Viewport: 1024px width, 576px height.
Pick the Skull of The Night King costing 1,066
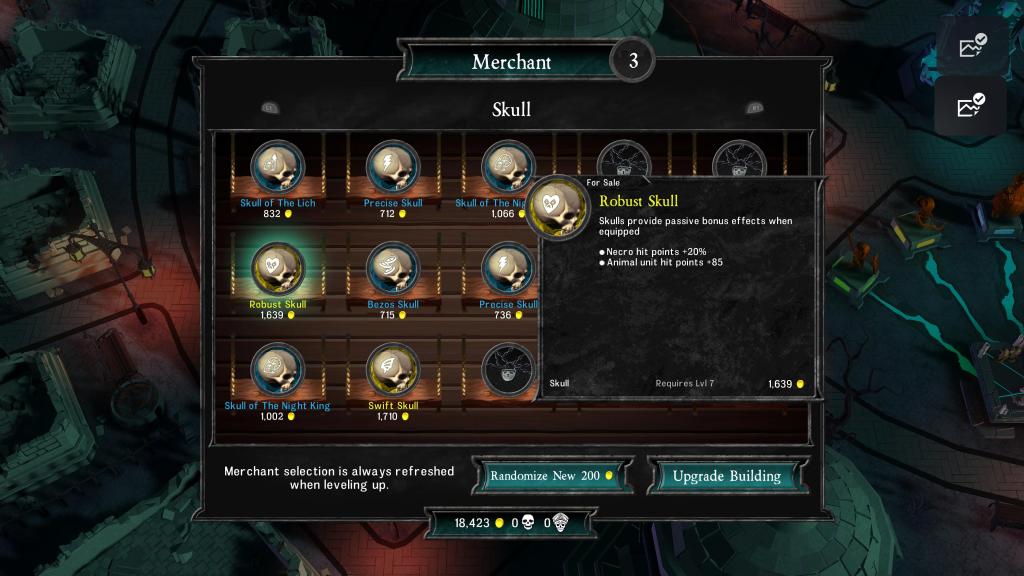click(506, 167)
